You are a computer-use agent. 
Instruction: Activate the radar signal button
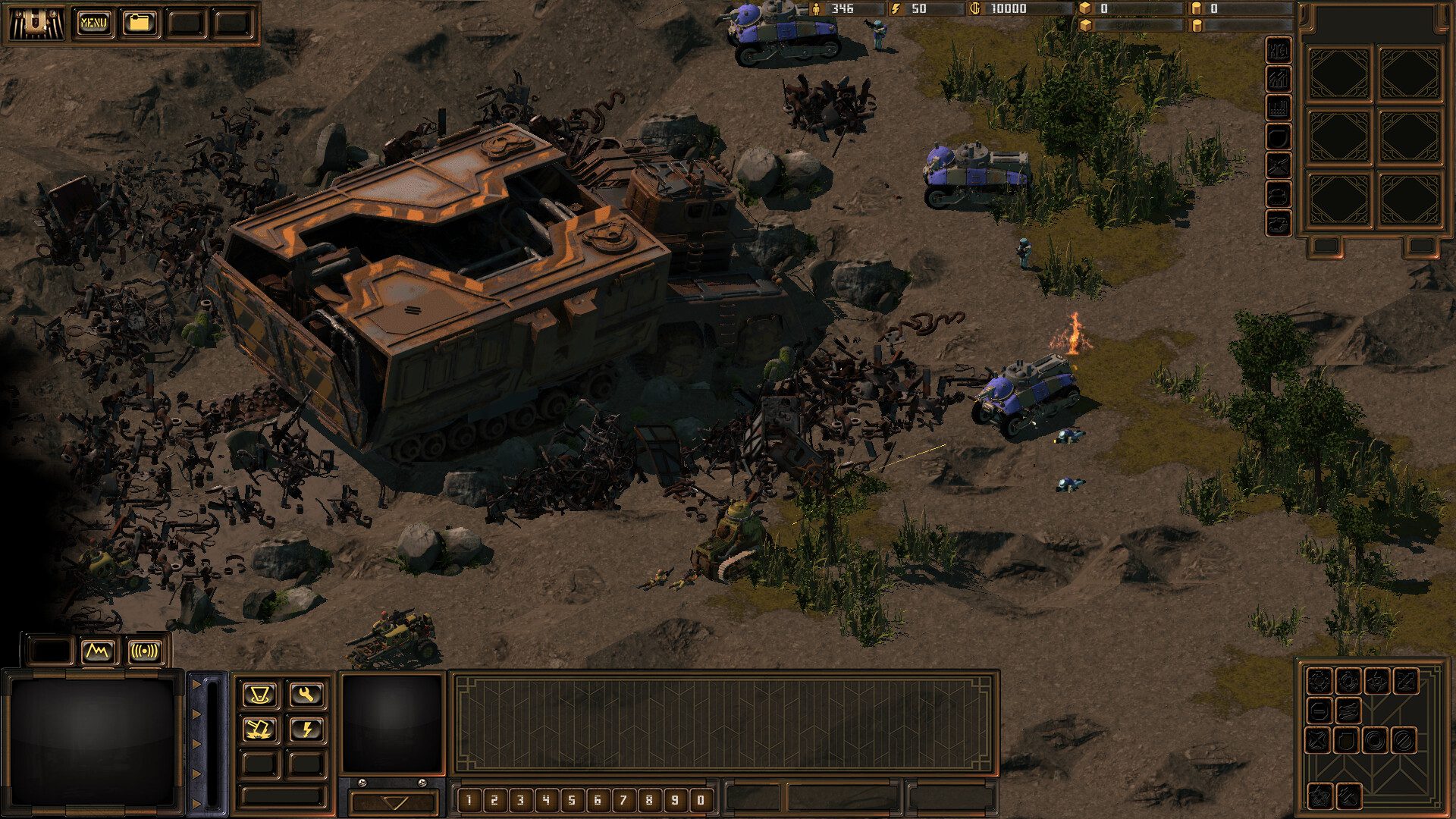[145, 651]
